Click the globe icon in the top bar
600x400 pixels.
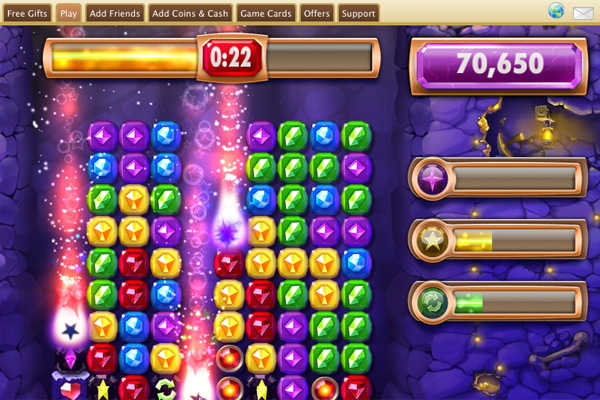click(x=556, y=12)
